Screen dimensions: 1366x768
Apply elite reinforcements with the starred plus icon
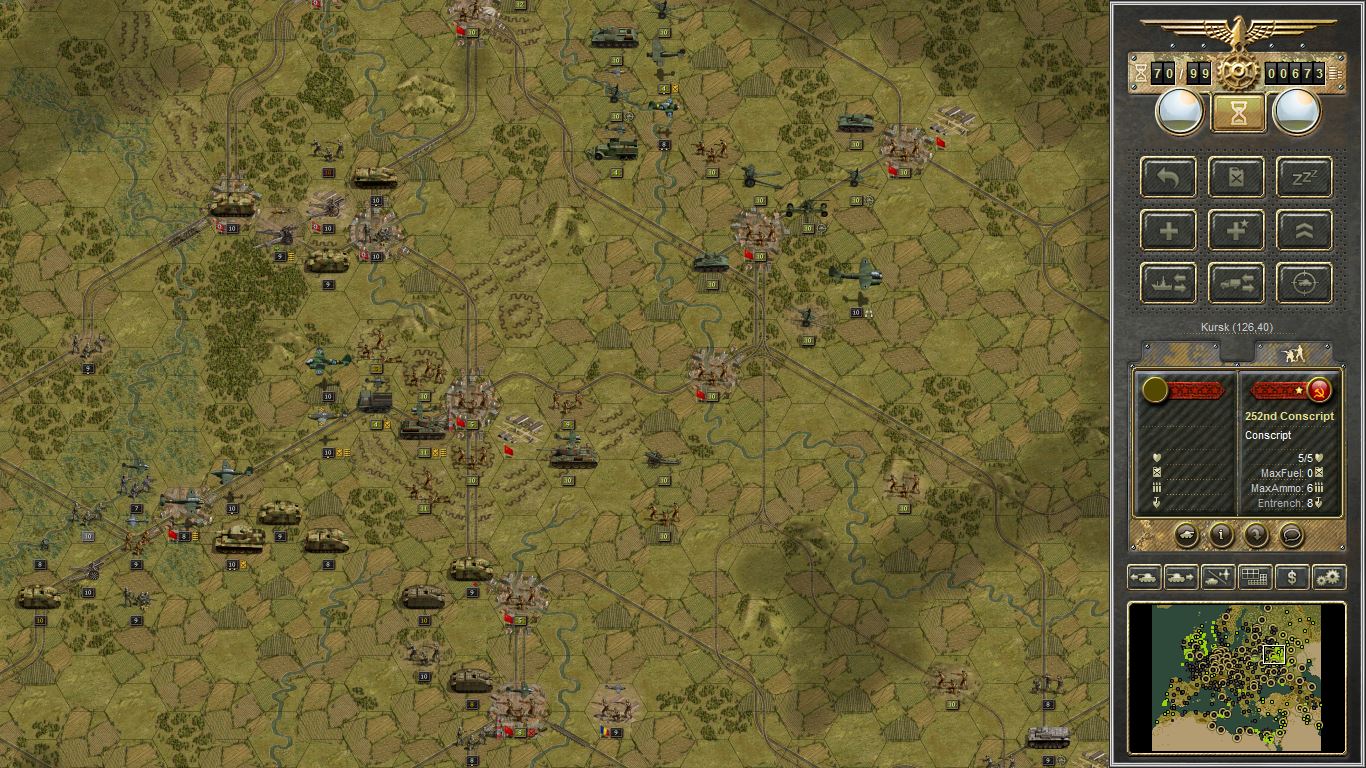(1236, 230)
